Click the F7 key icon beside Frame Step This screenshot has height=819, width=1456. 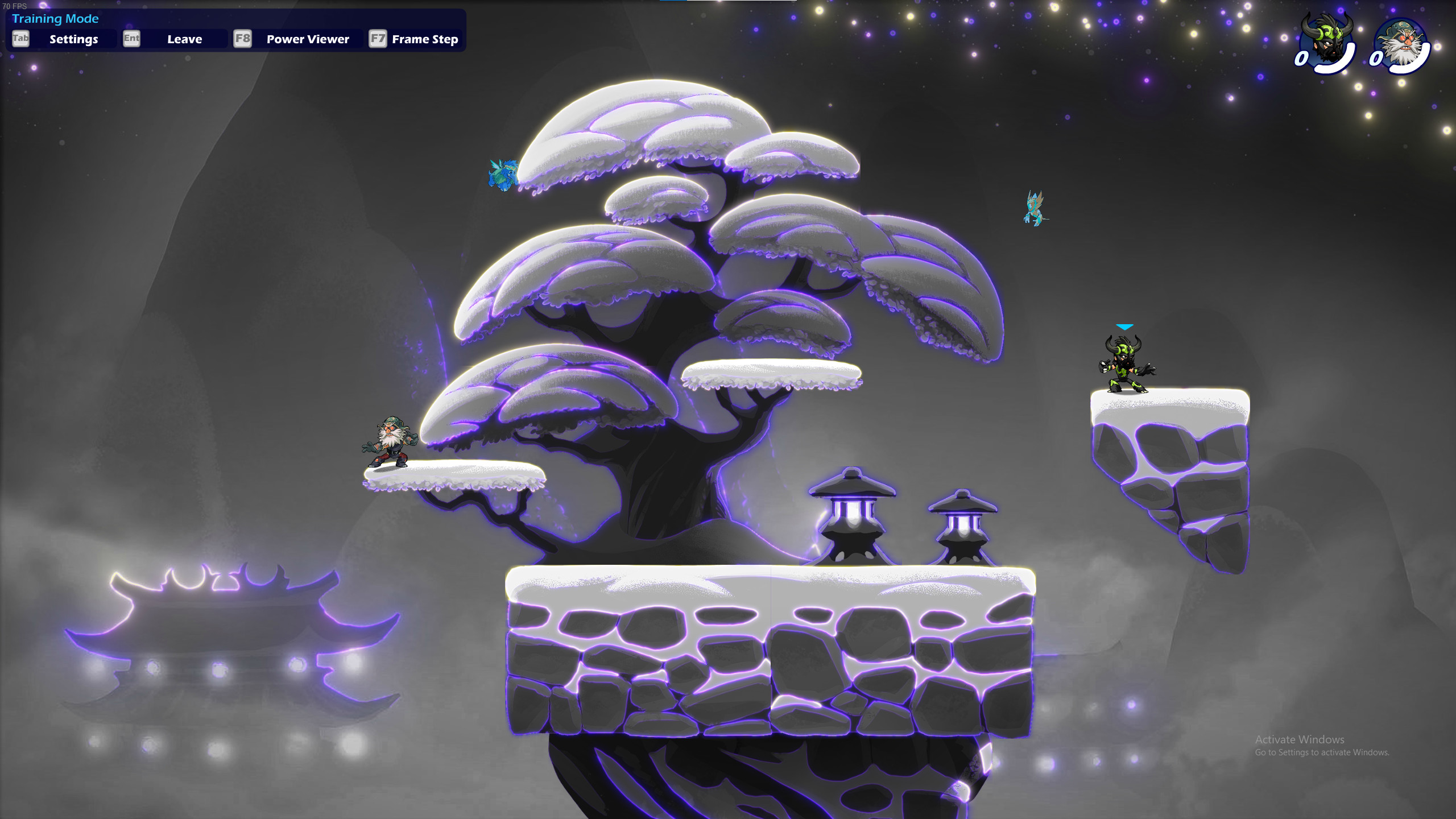click(378, 39)
